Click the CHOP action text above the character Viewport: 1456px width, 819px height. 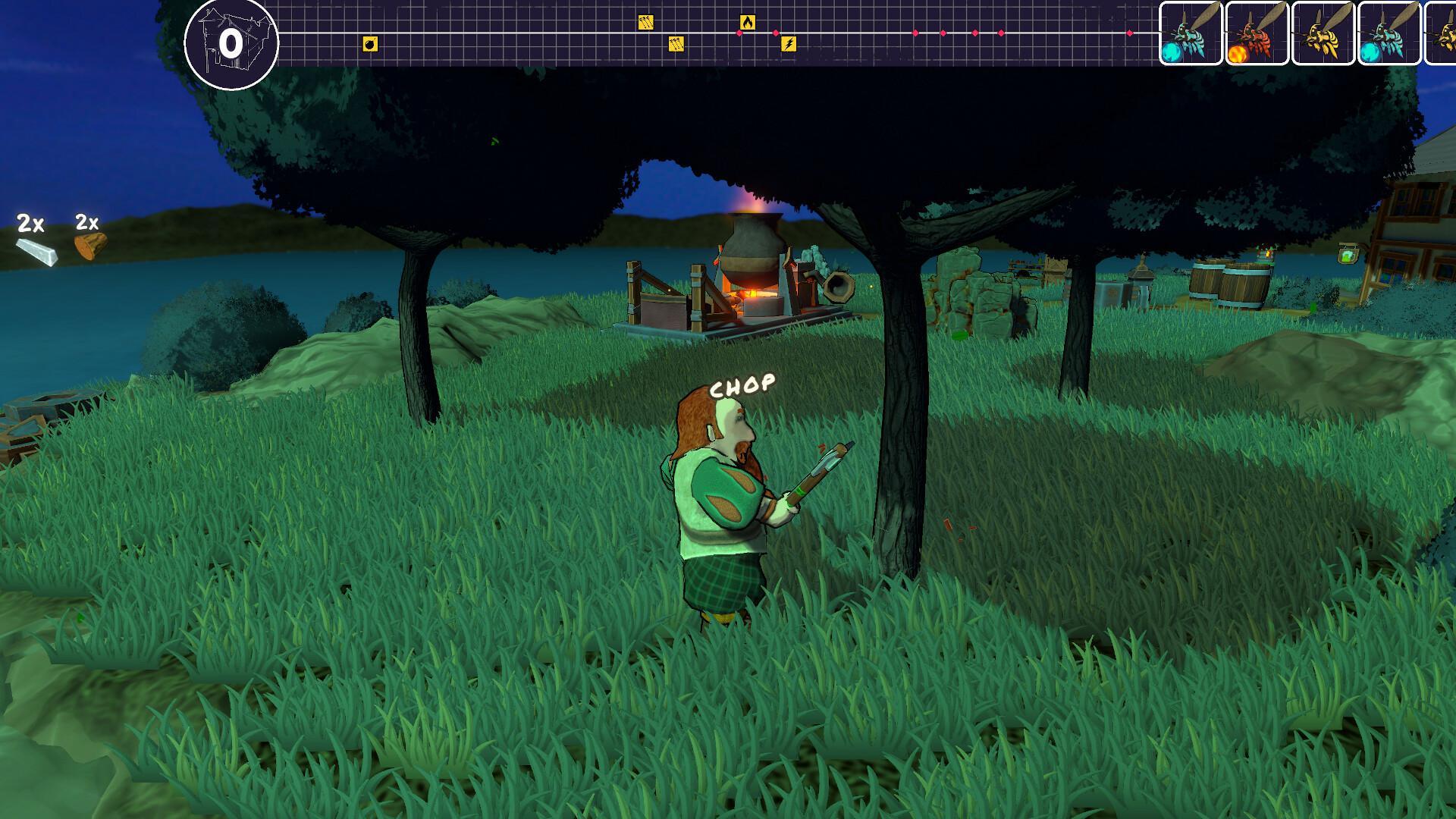tap(742, 384)
